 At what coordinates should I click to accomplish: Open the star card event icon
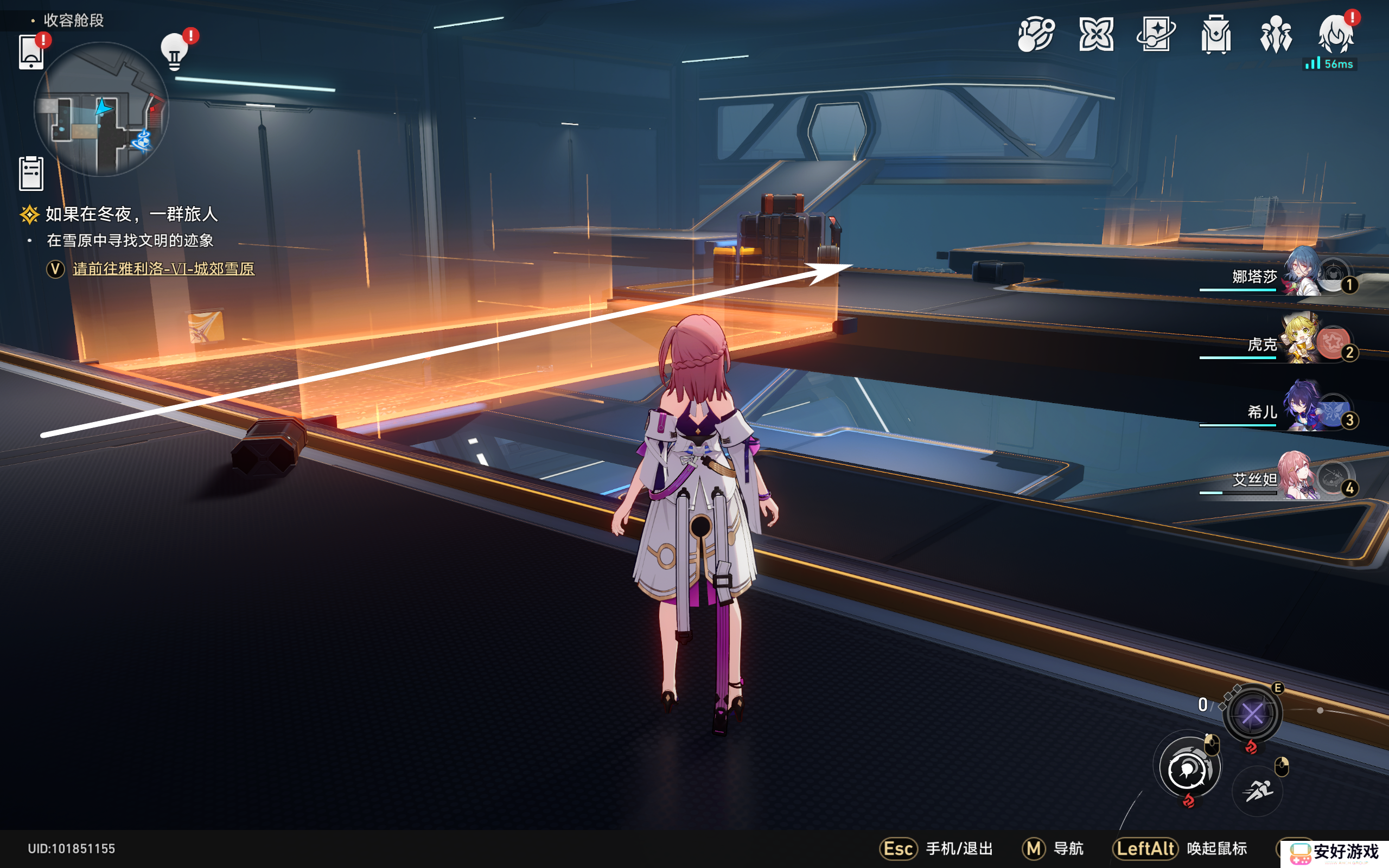click(x=1155, y=34)
